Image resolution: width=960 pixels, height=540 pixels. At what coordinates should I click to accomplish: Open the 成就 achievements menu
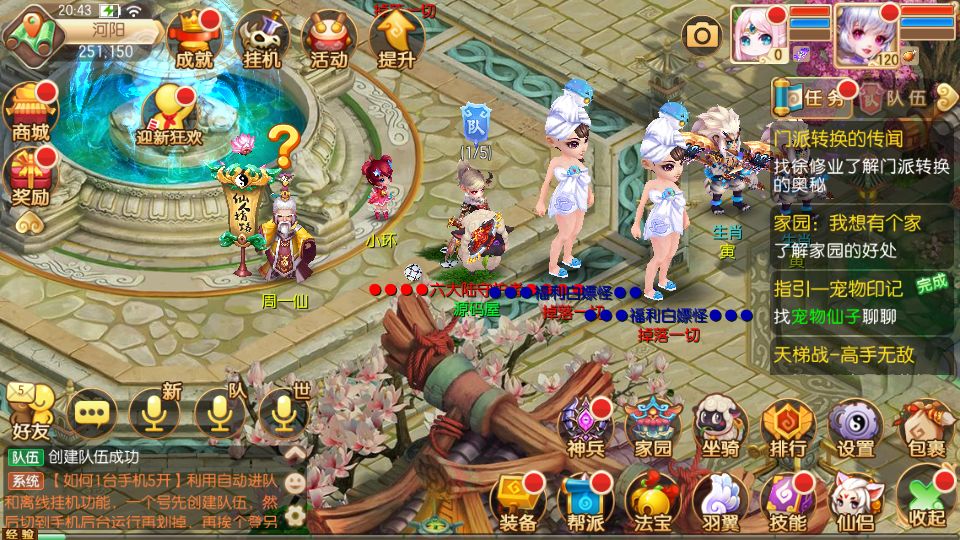point(193,41)
